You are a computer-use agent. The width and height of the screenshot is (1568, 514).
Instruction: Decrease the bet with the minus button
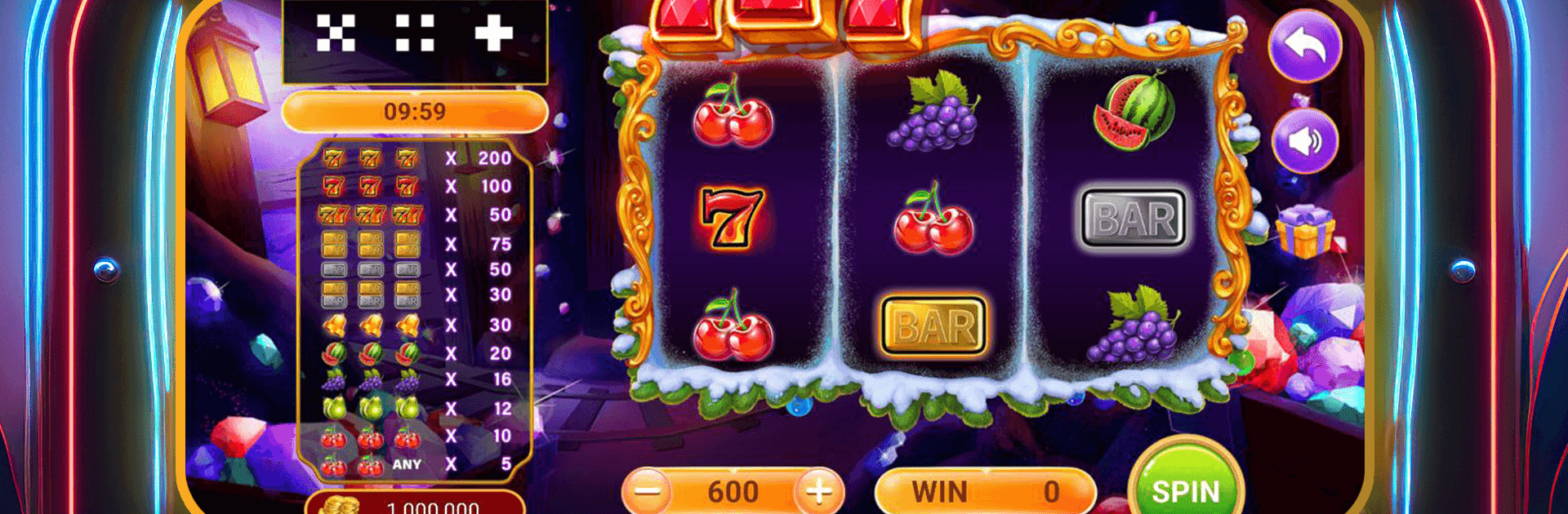click(648, 491)
